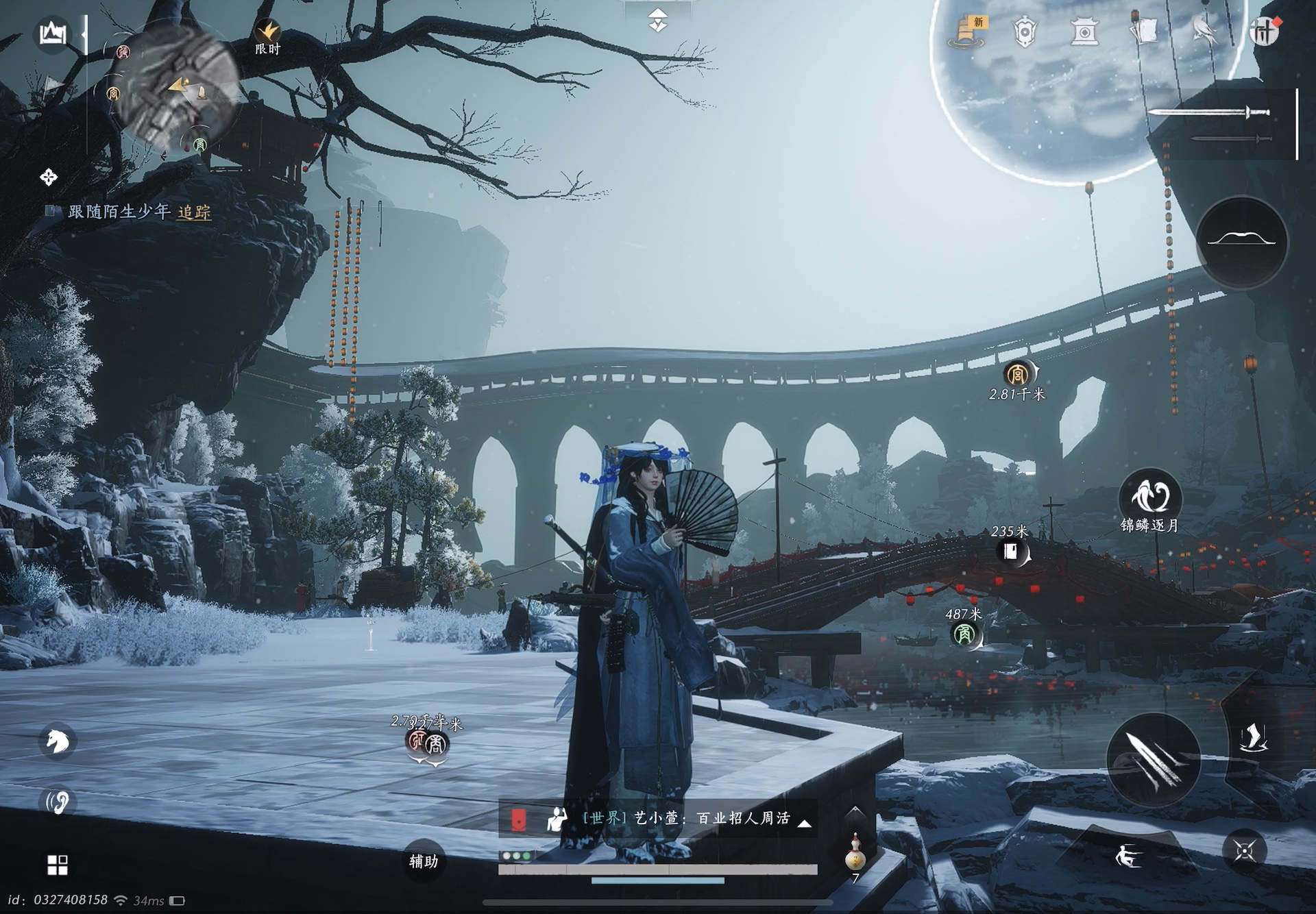Viewport: 1316px width, 914px height.
Task: Summon mount with the horse icon
Action: pyautogui.click(x=58, y=741)
